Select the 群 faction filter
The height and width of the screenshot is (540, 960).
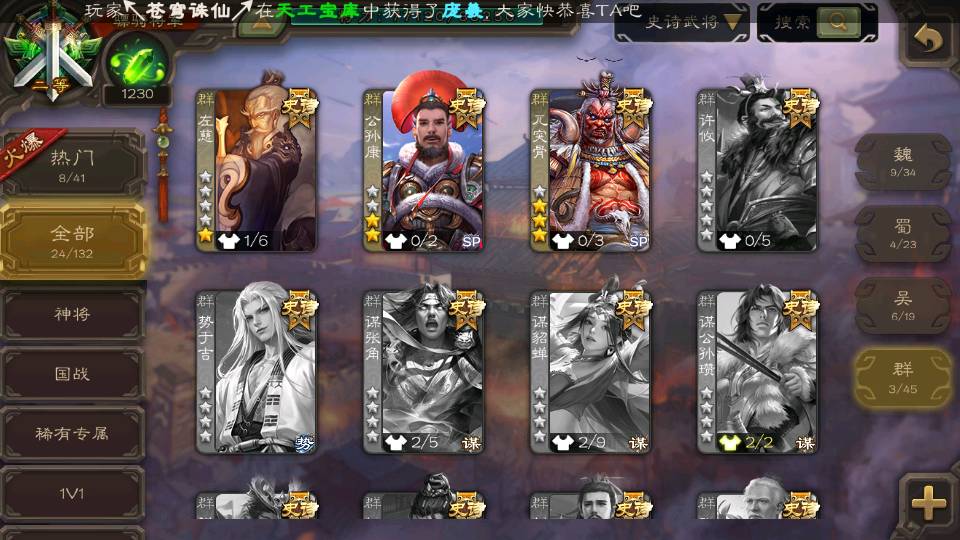[x=903, y=377]
